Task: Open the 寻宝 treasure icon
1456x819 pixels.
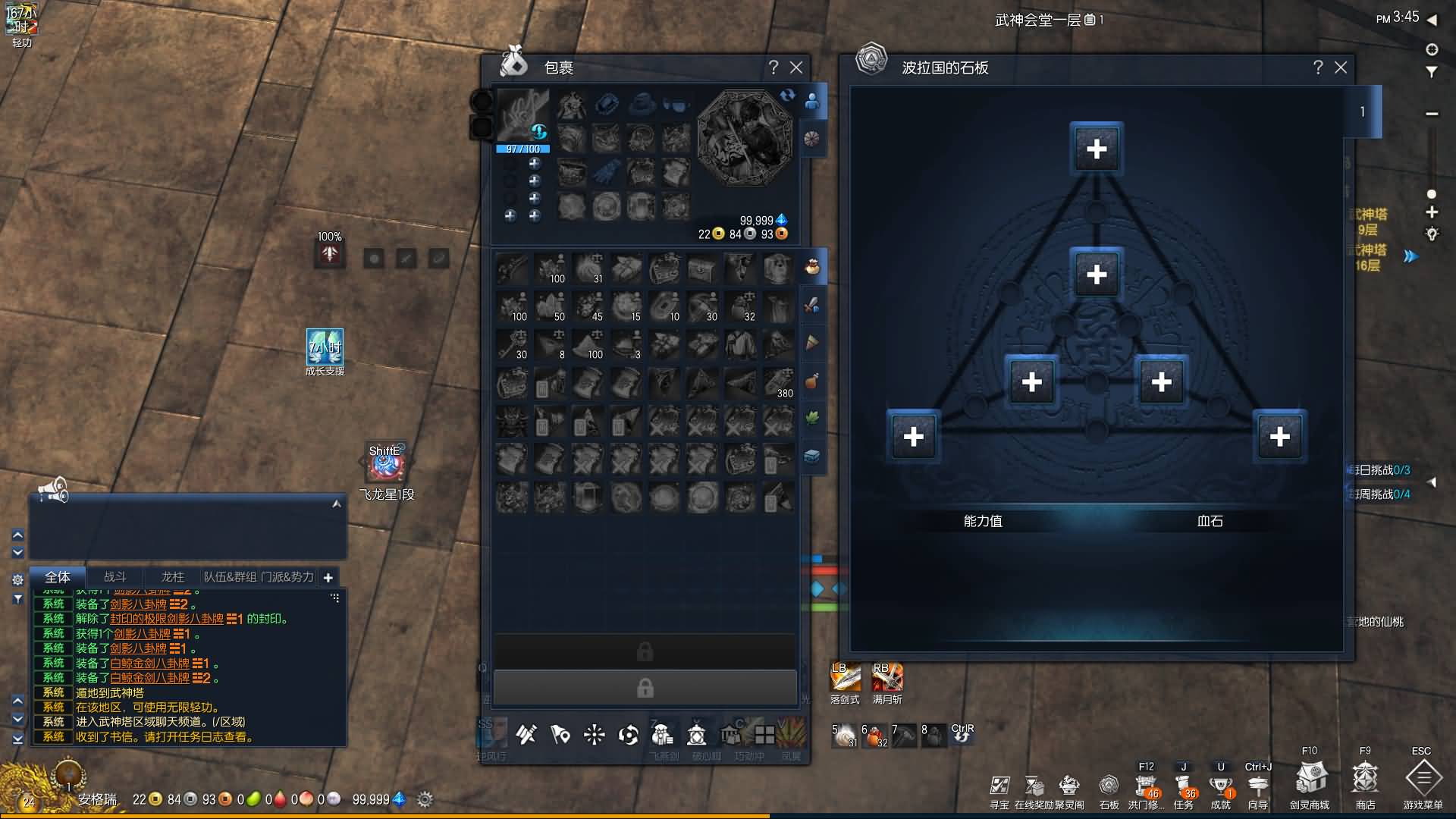Action: click(999, 786)
